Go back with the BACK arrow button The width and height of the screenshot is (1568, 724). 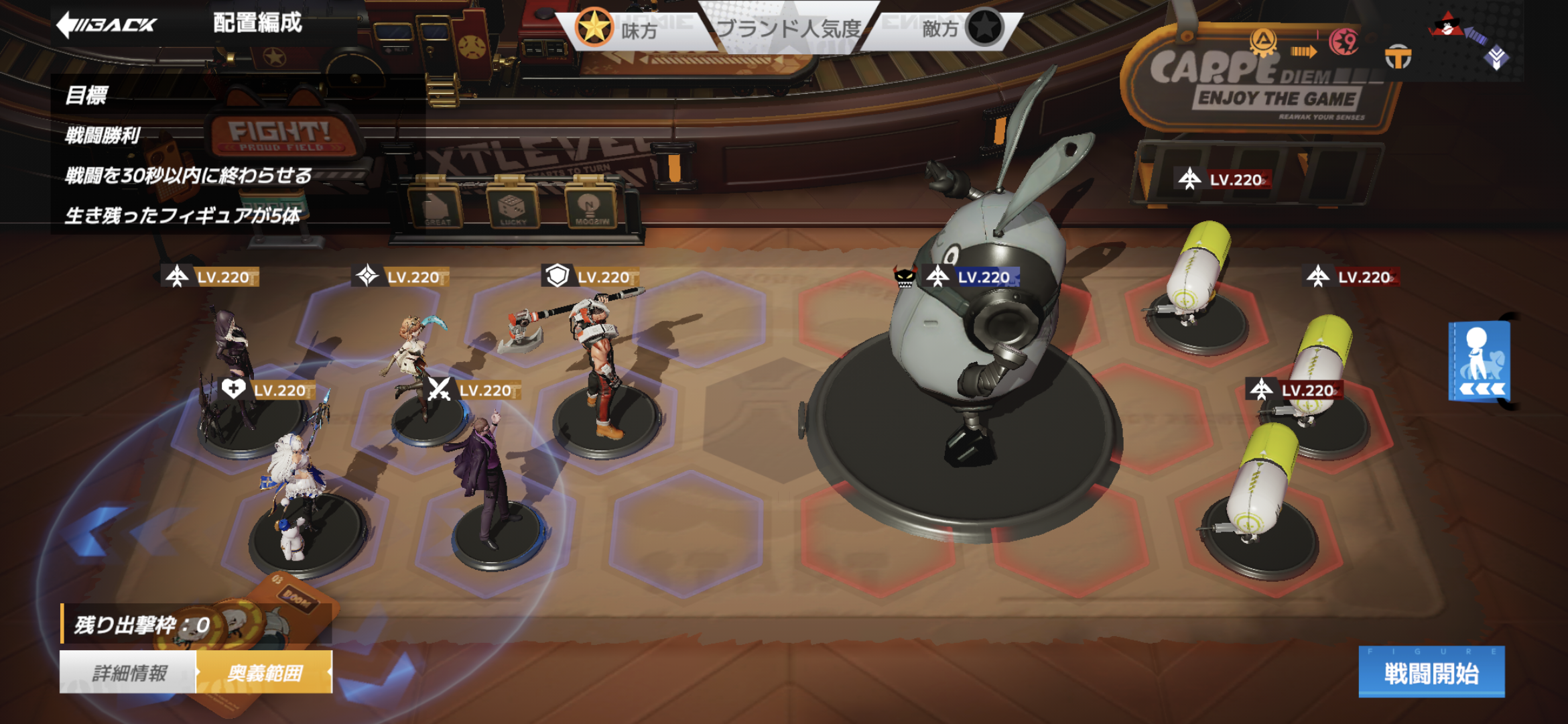click(106, 25)
